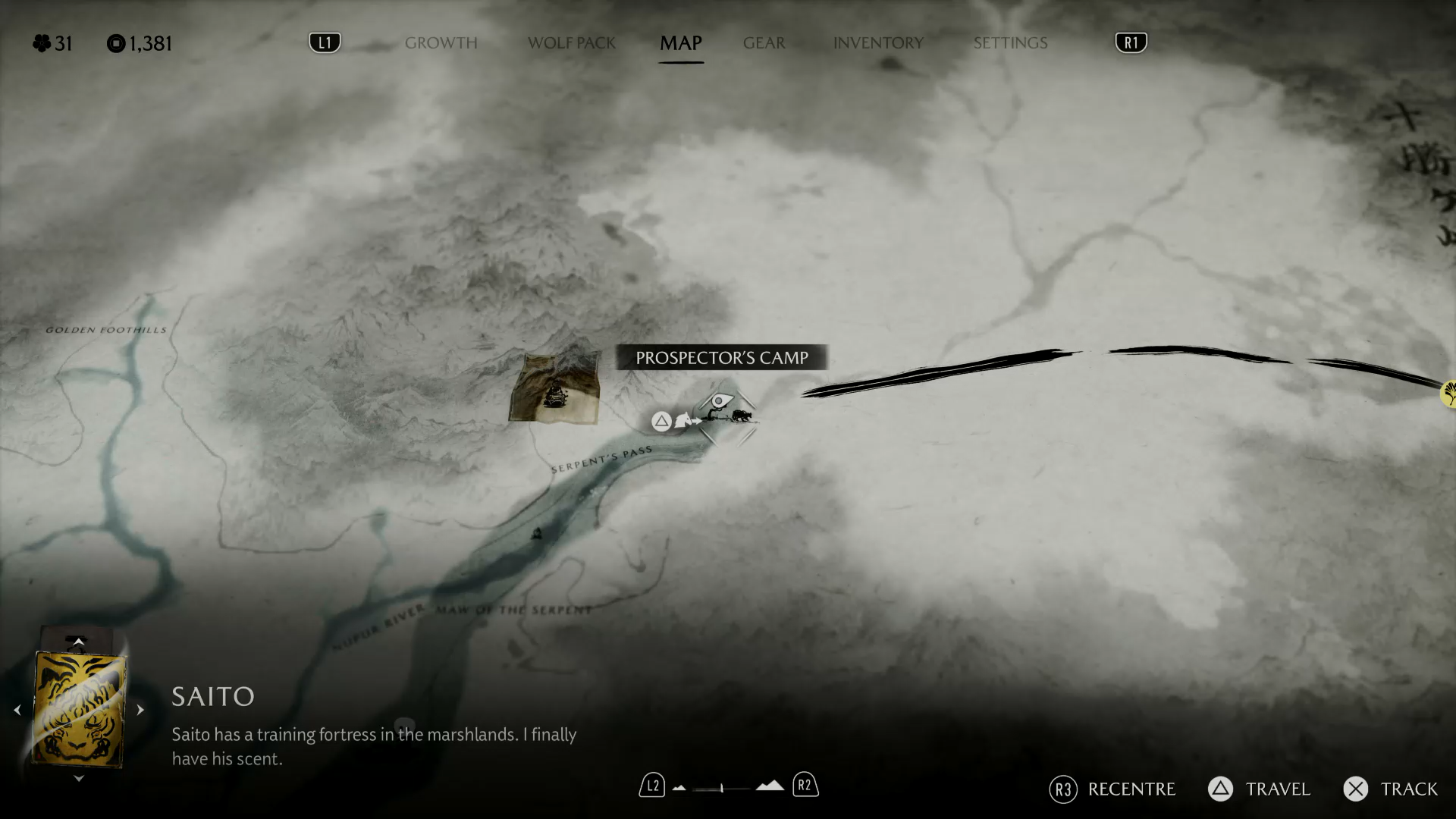1456x819 pixels.
Task: Select the yellow marker at map edge
Action: (x=1448, y=394)
